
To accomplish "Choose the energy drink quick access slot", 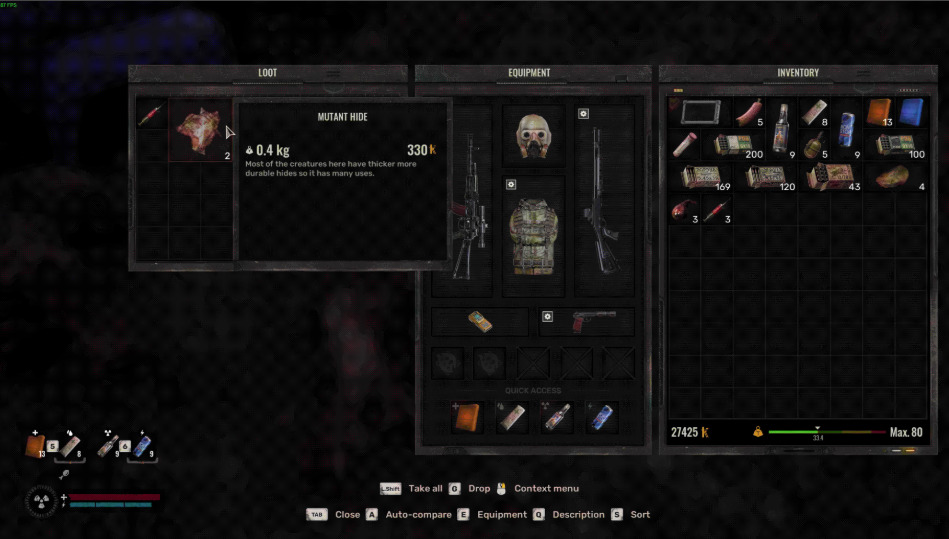I will tap(600, 417).
